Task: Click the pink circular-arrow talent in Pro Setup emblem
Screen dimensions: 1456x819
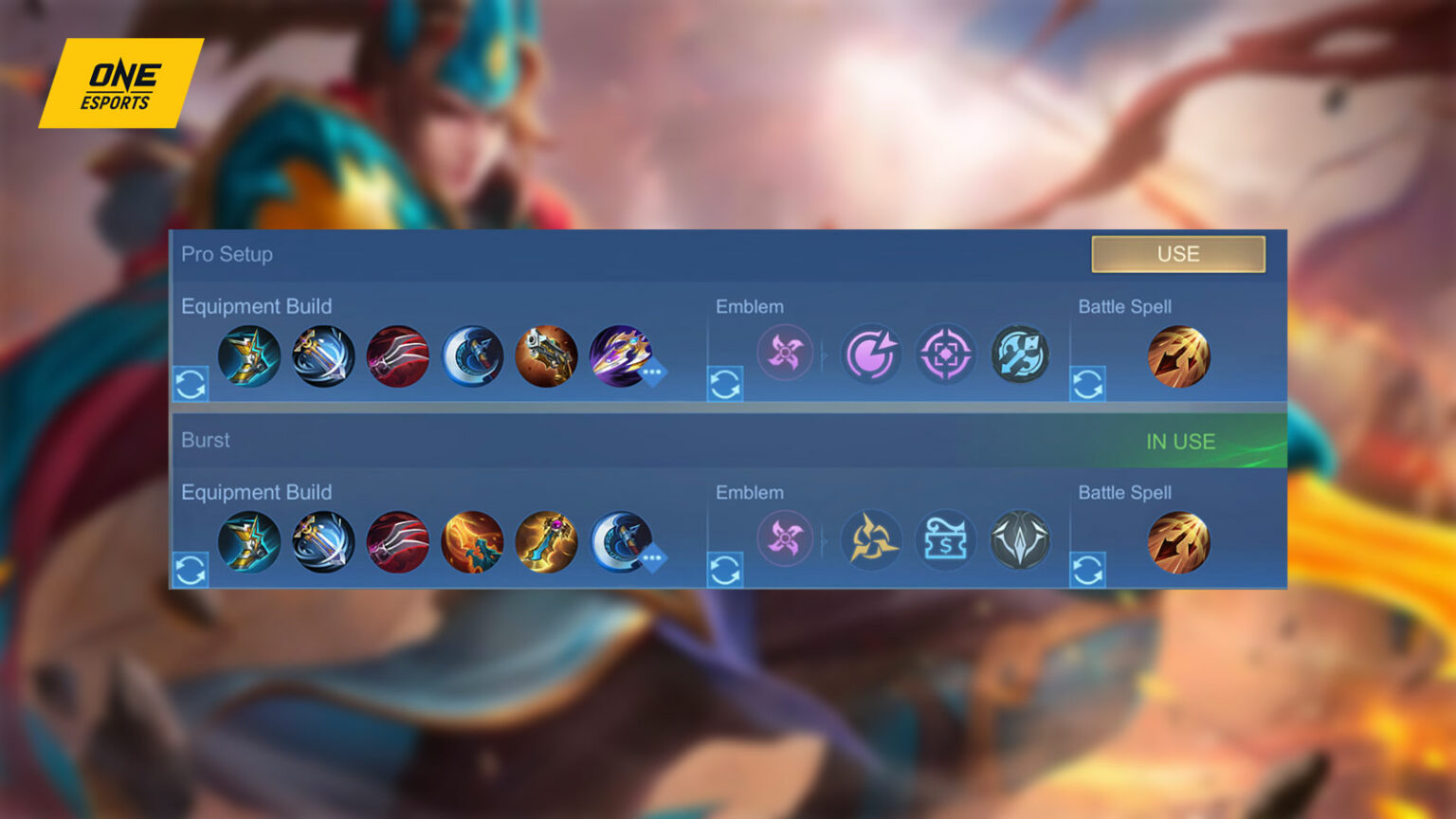Action: [872, 354]
